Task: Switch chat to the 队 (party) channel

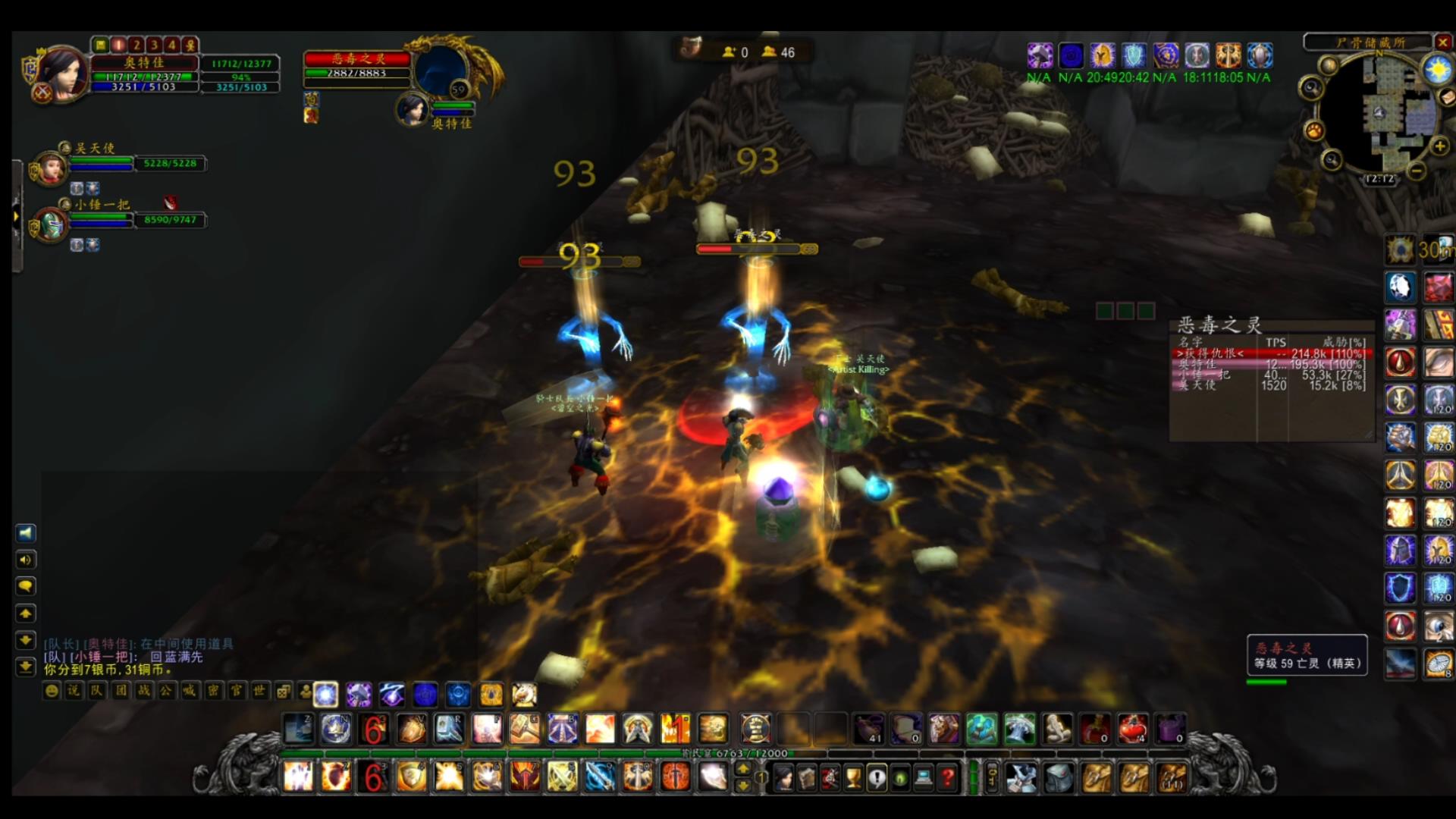Action: pos(96,691)
